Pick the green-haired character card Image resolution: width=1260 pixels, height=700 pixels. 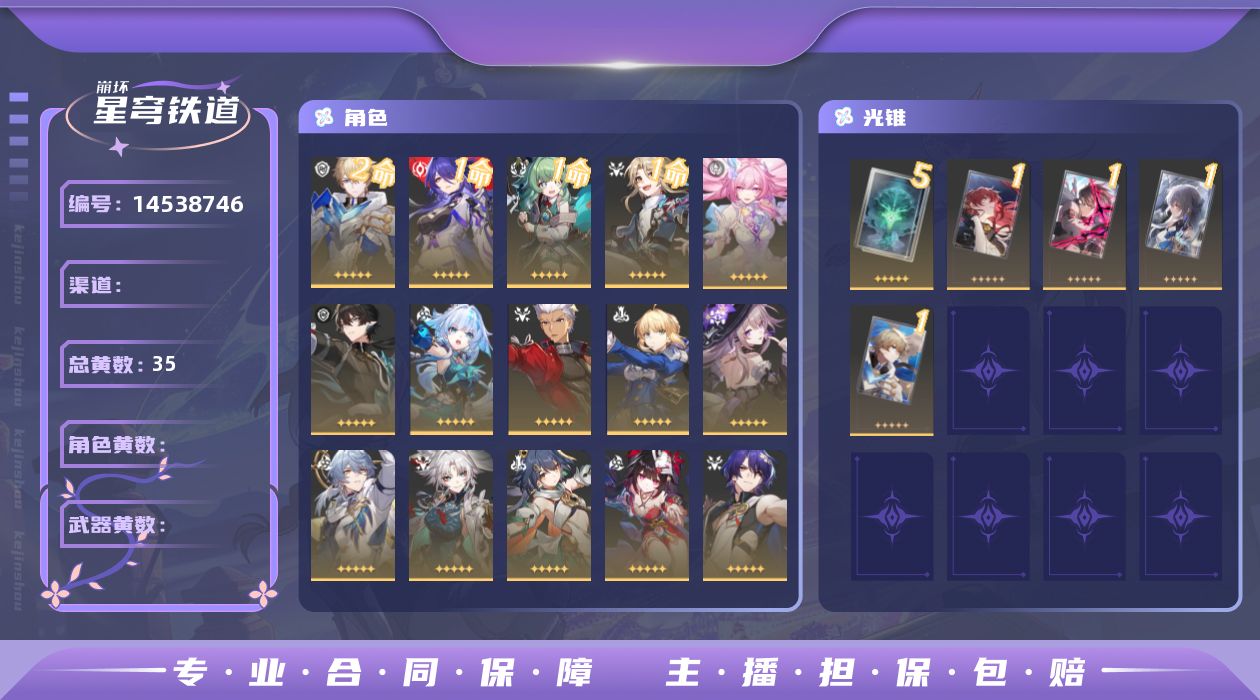(549, 222)
